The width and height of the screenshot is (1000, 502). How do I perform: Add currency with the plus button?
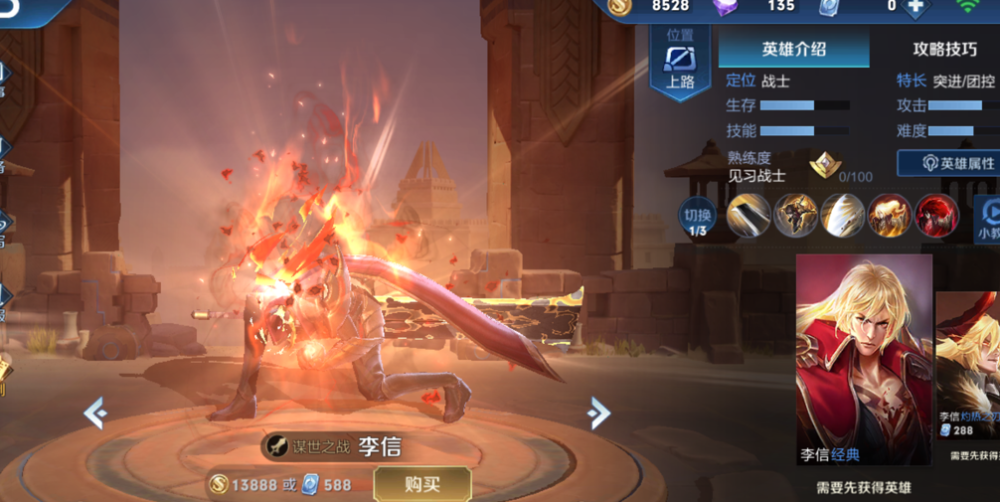click(x=914, y=6)
